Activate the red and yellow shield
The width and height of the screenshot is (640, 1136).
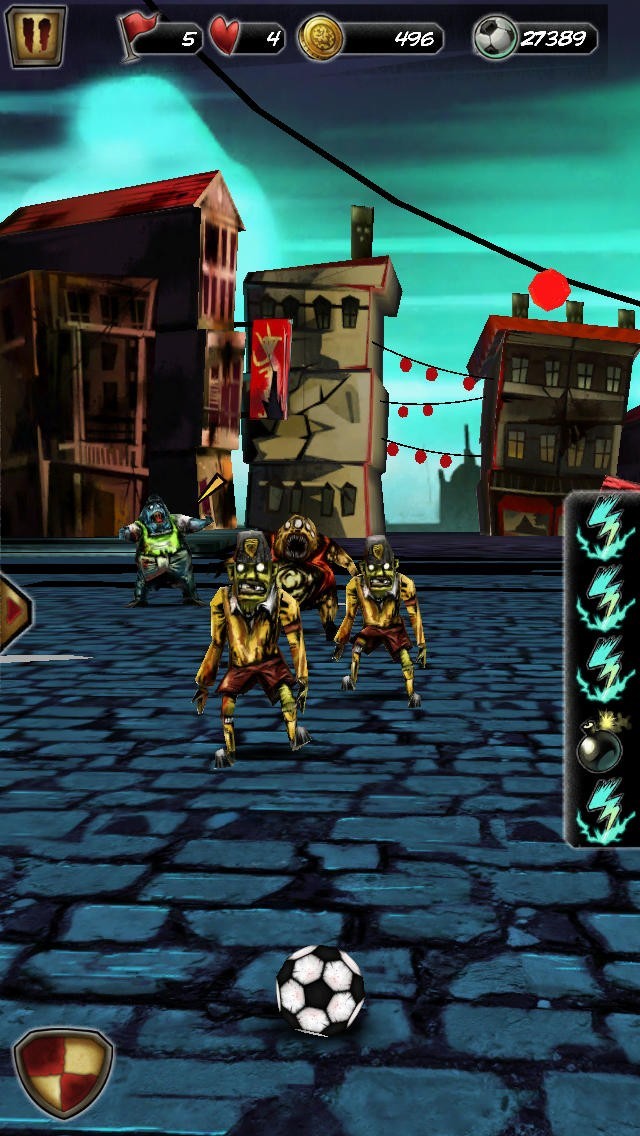point(62,1072)
